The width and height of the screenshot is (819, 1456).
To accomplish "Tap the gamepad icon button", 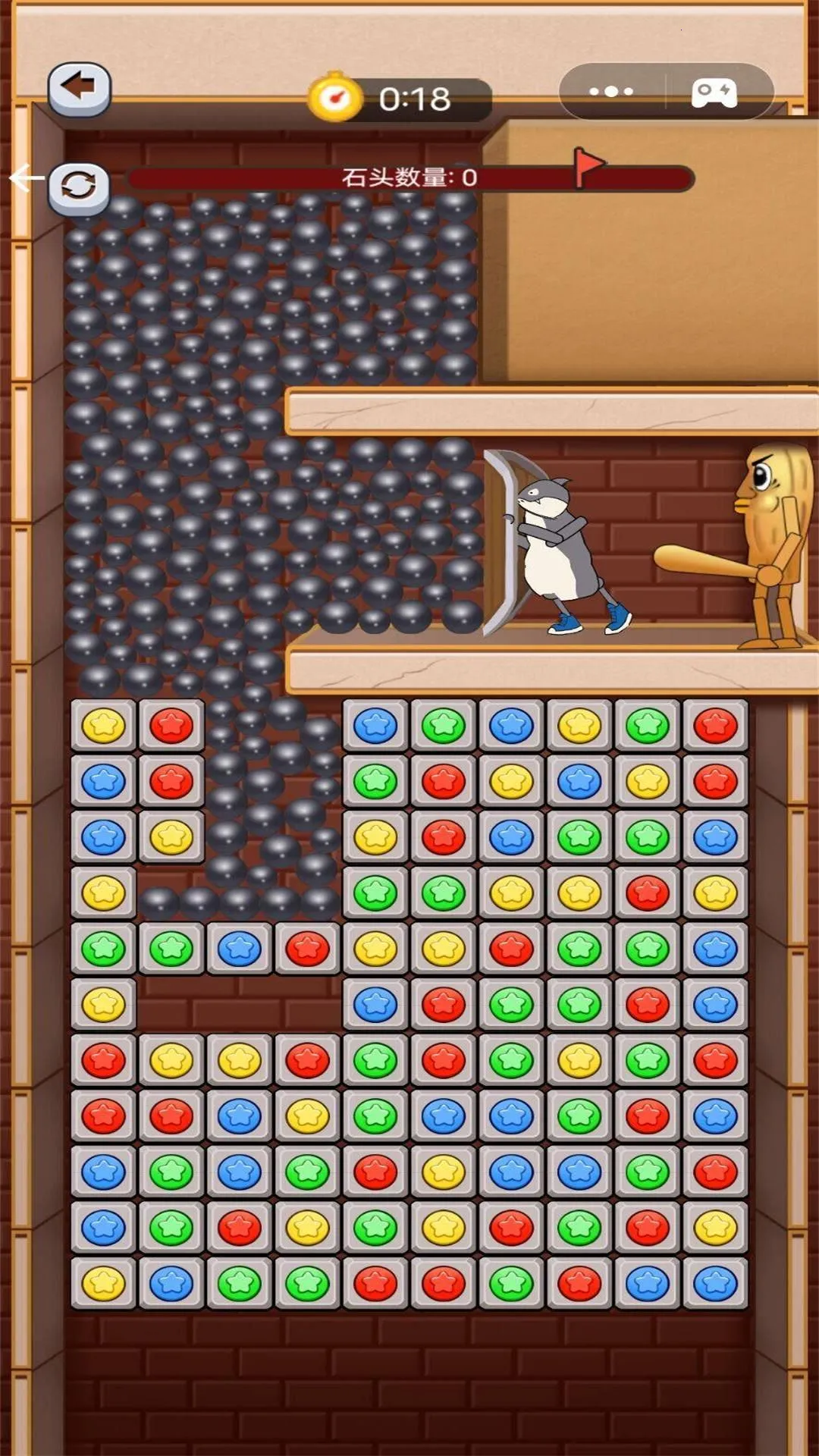I will (x=714, y=93).
